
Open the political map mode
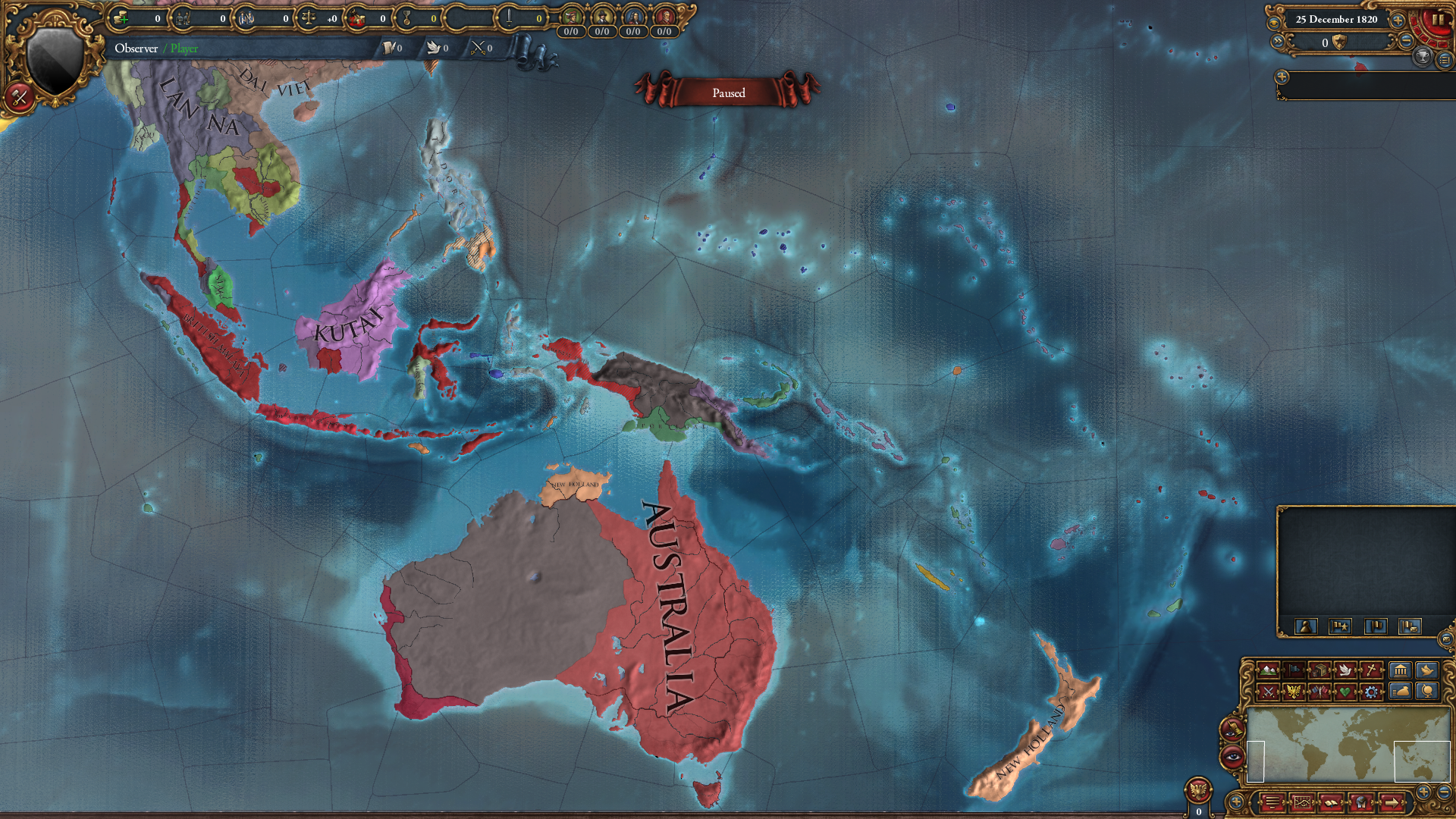pos(1294,670)
